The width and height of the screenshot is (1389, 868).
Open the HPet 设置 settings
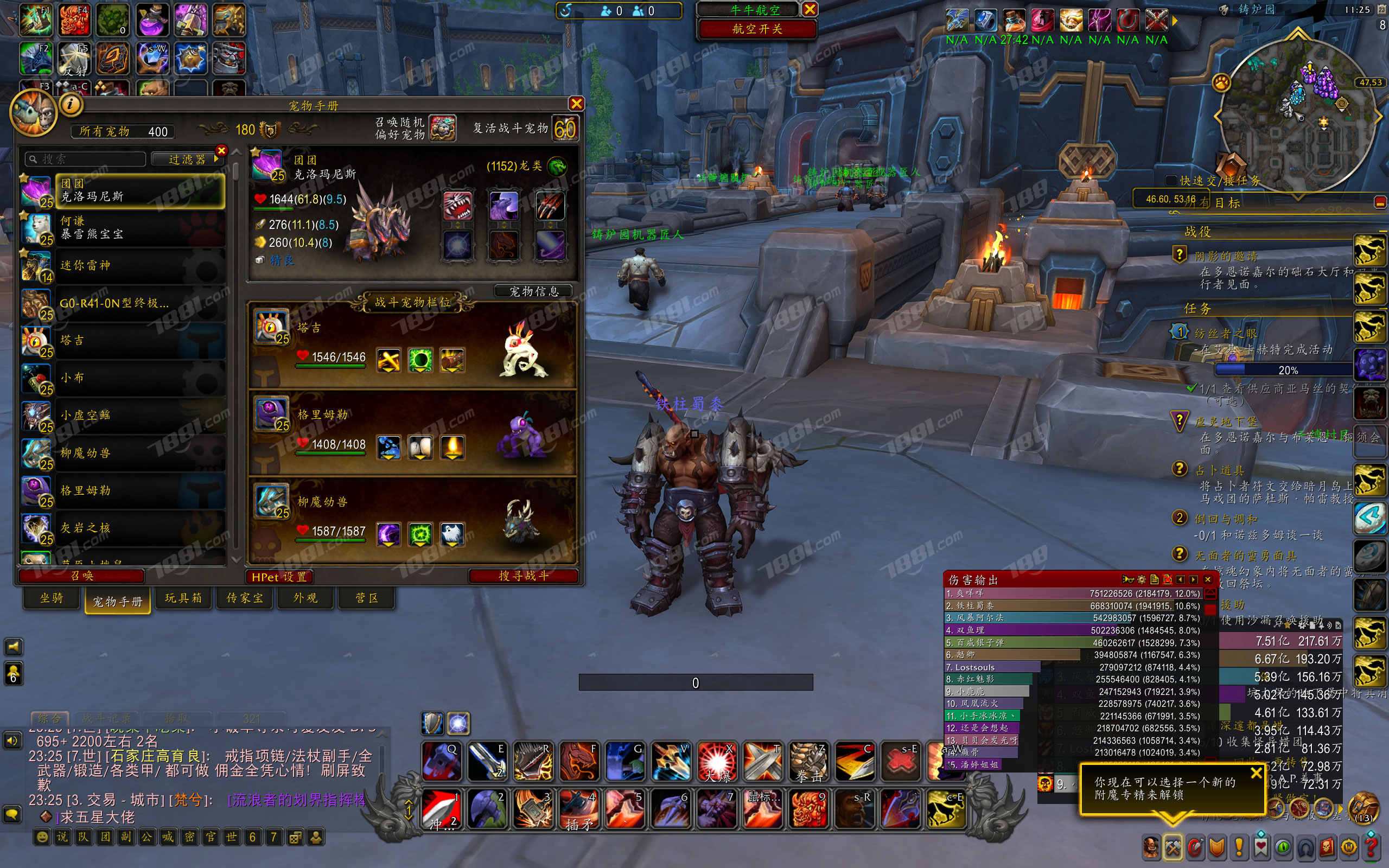[279, 577]
